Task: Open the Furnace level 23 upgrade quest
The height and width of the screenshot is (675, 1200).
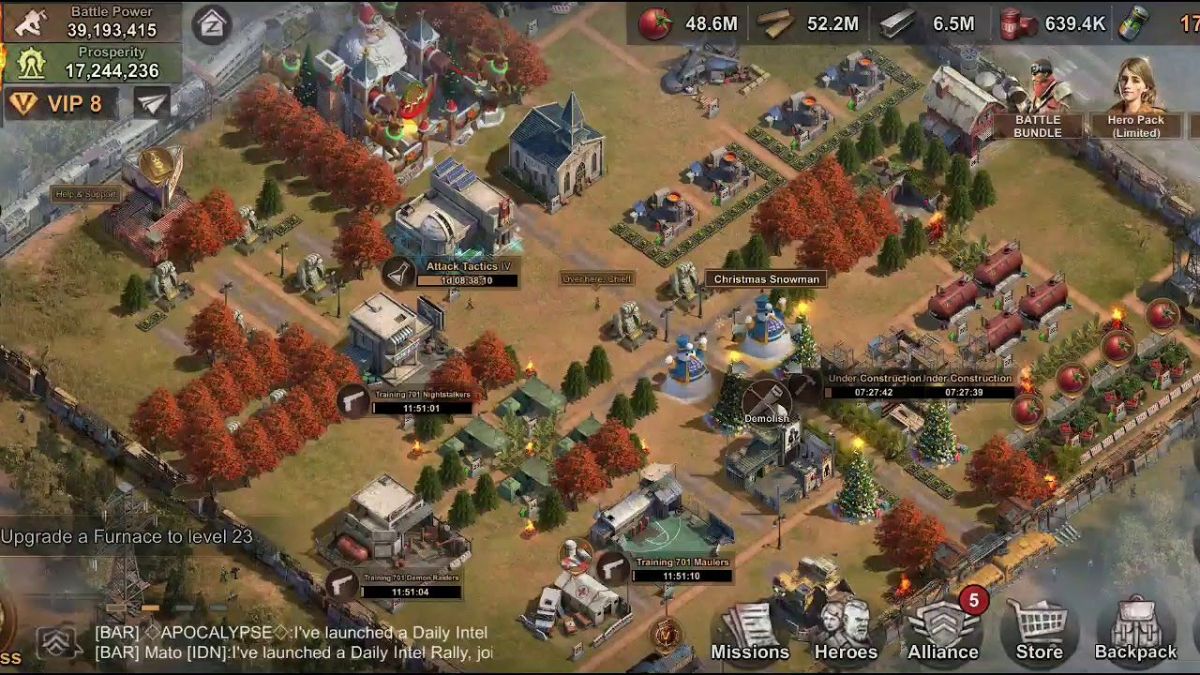Action: pos(127,537)
